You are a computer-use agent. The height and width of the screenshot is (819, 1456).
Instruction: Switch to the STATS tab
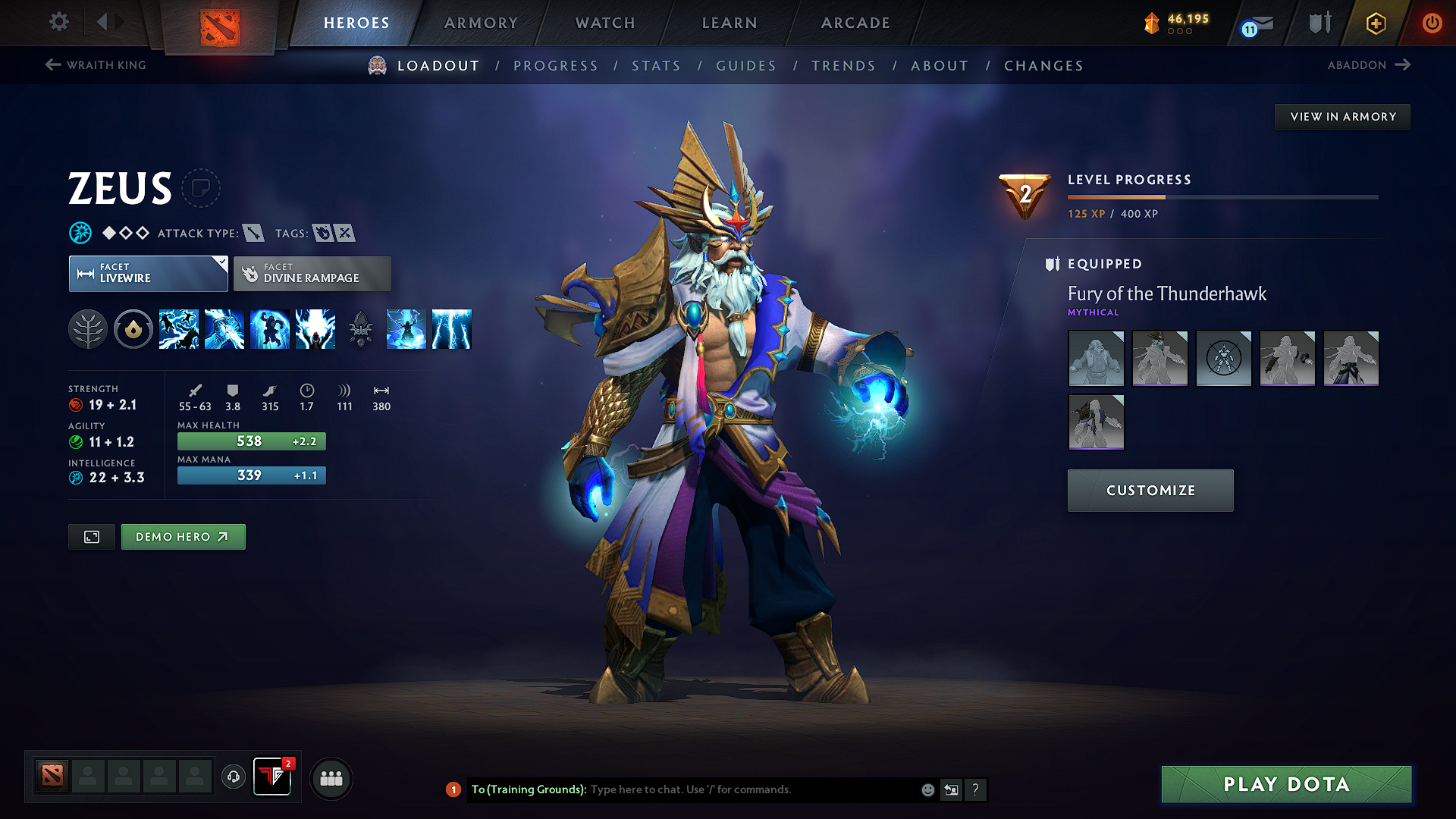coord(656,66)
